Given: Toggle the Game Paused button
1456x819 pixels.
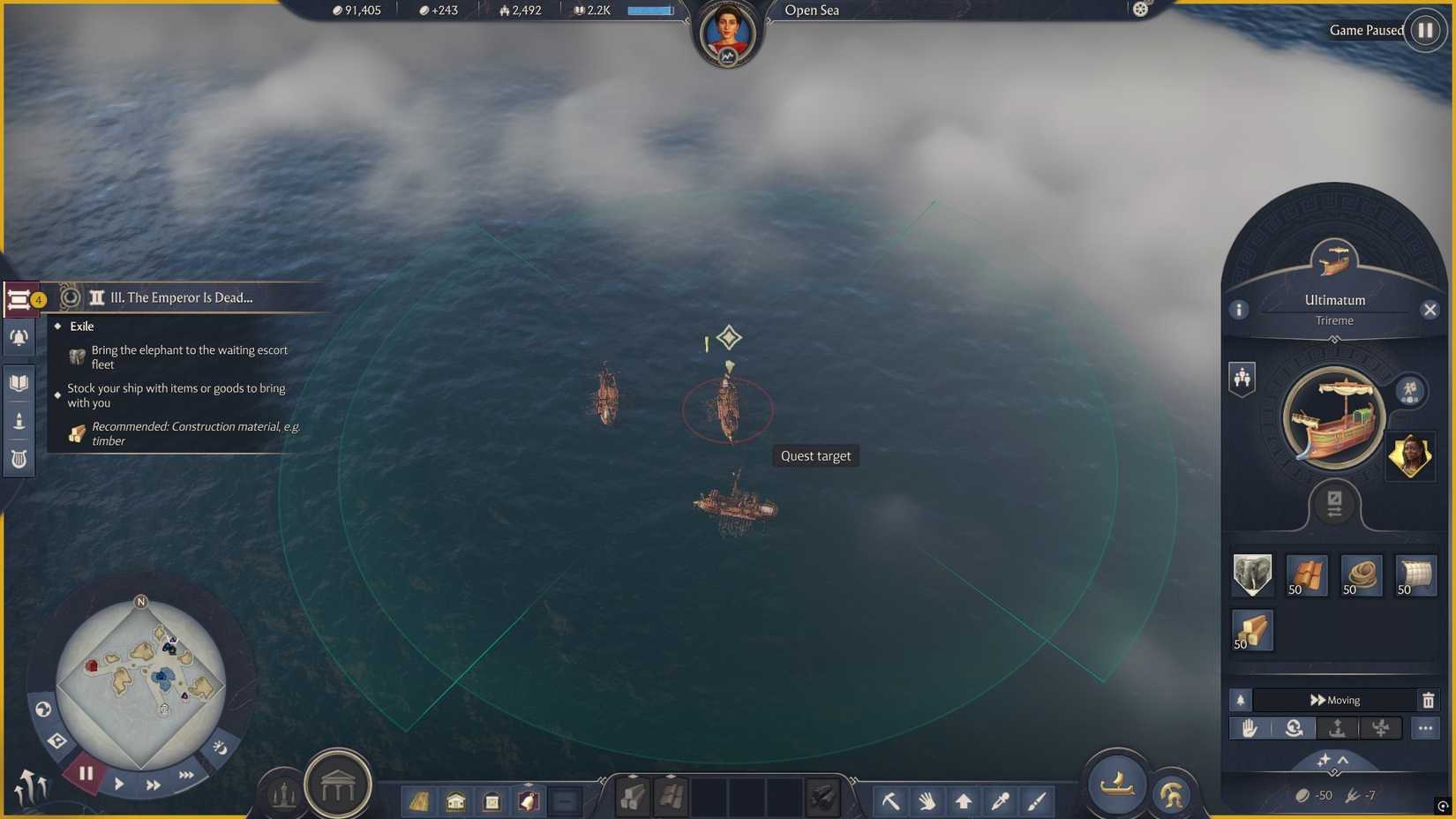Looking at the screenshot, I should pyautogui.click(x=1422, y=30).
